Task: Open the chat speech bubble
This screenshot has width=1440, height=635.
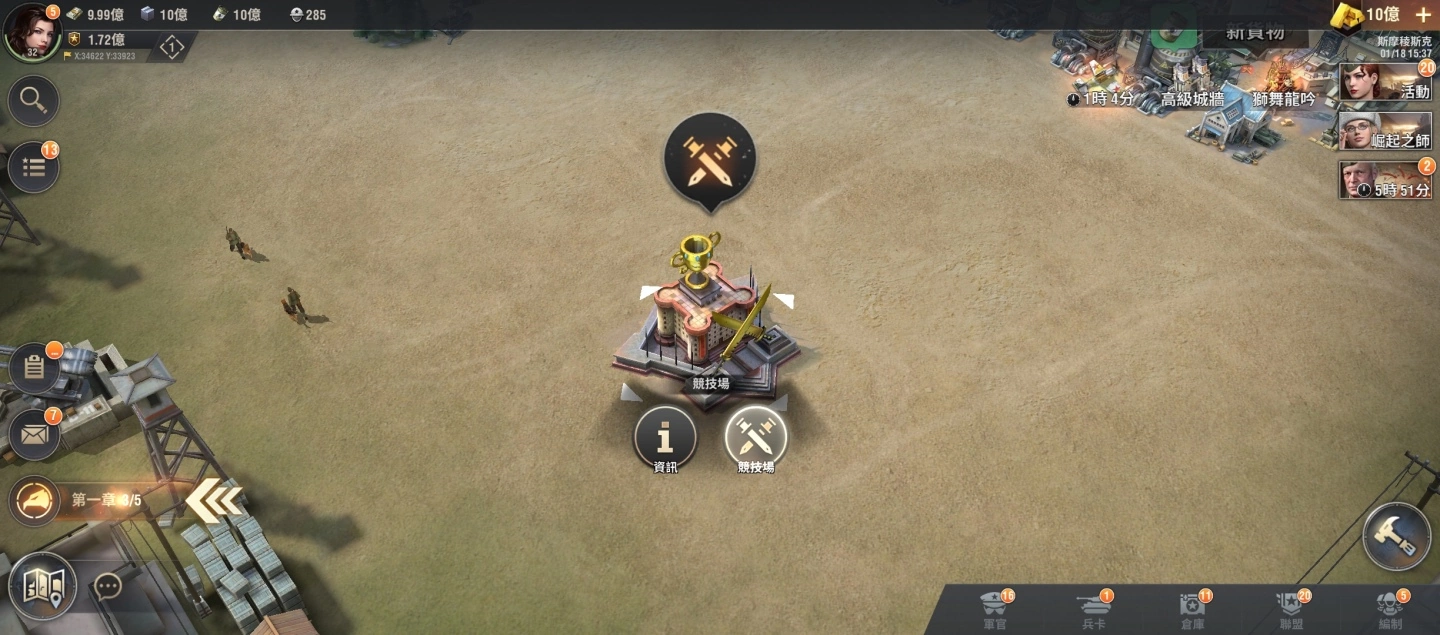Action: pyautogui.click(x=108, y=586)
